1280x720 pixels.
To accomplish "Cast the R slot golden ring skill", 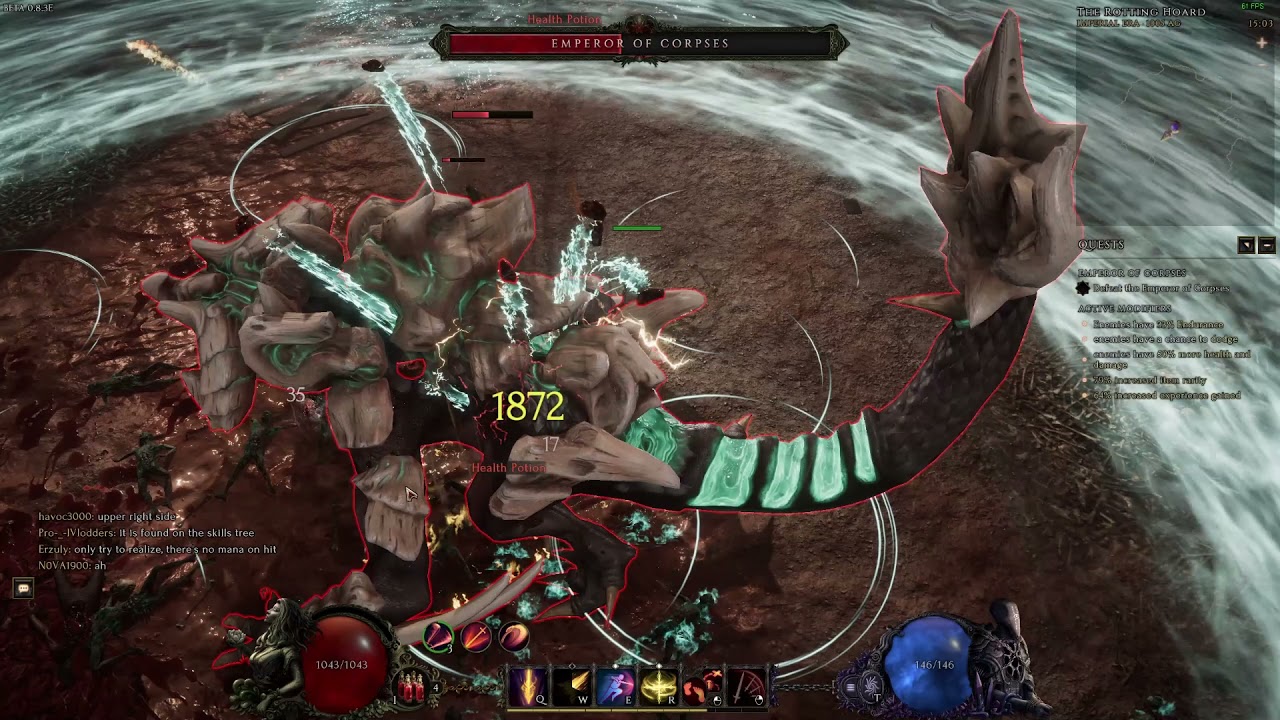I will [659, 686].
